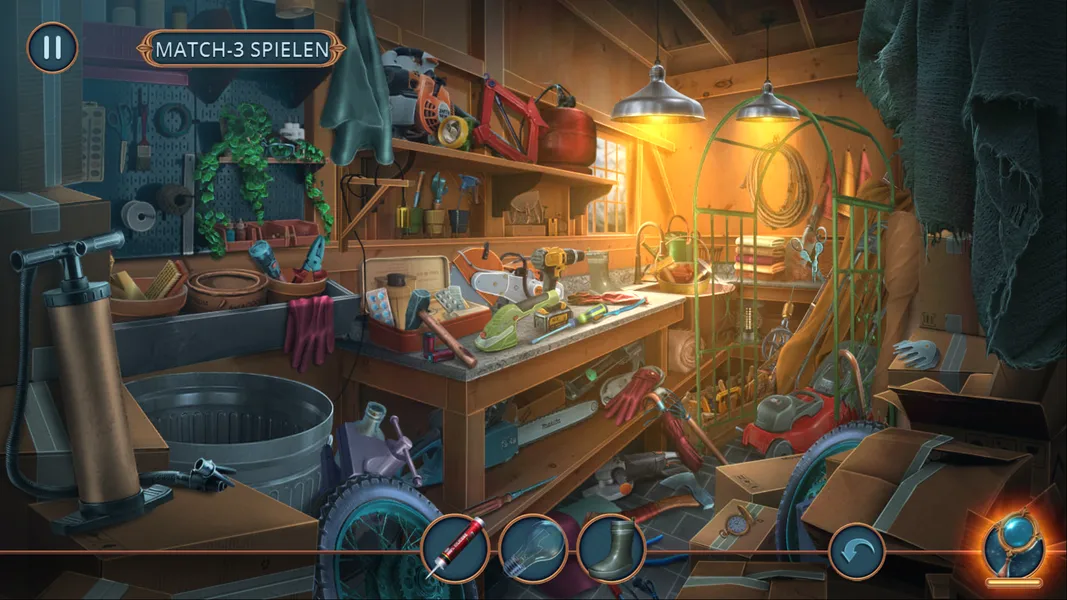Pause the game

click(52, 47)
